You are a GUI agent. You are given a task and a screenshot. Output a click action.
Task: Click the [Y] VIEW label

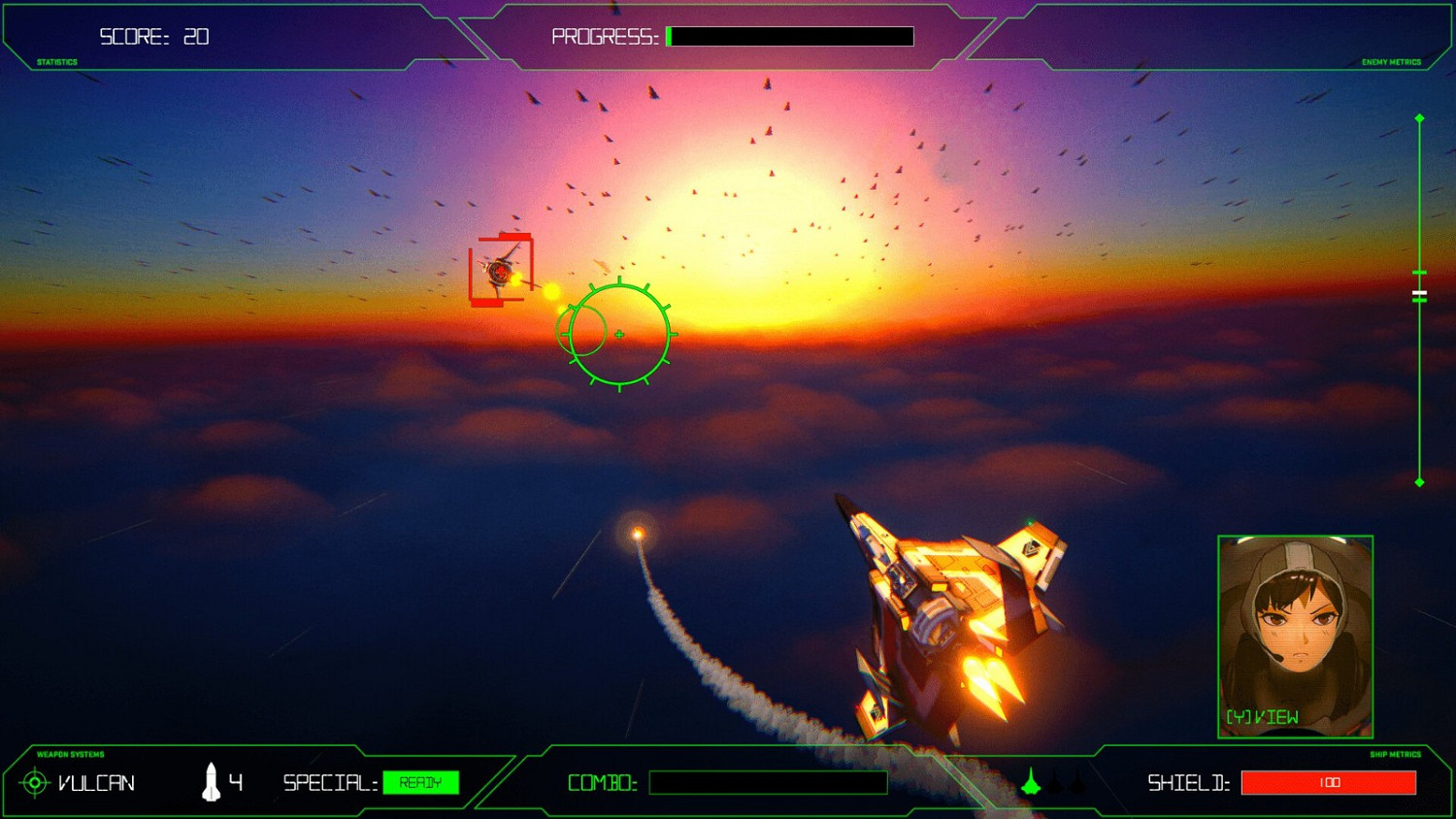tap(1260, 719)
